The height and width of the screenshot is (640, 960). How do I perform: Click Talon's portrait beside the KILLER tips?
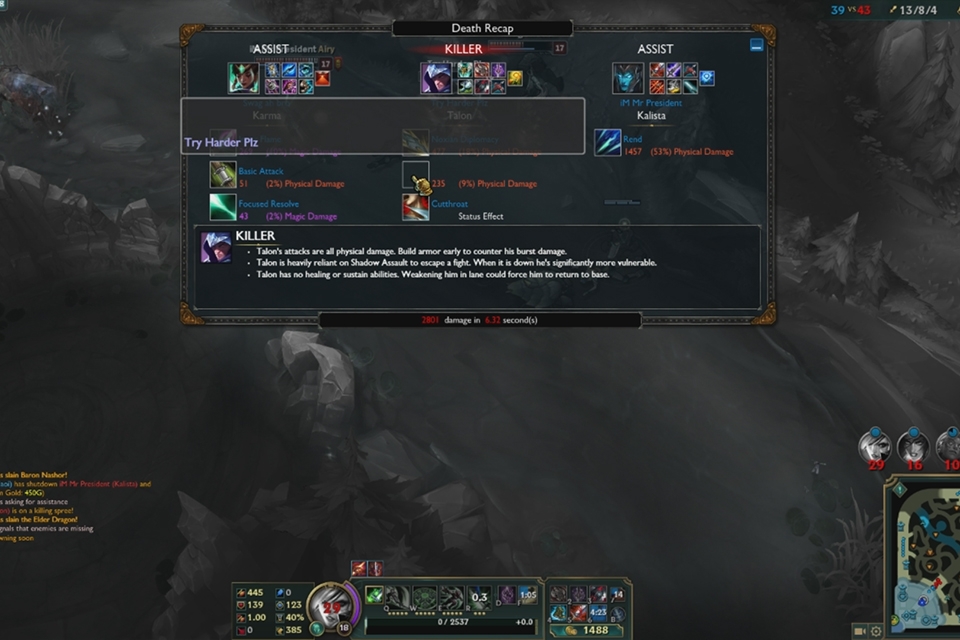pyautogui.click(x=215, y=247)
